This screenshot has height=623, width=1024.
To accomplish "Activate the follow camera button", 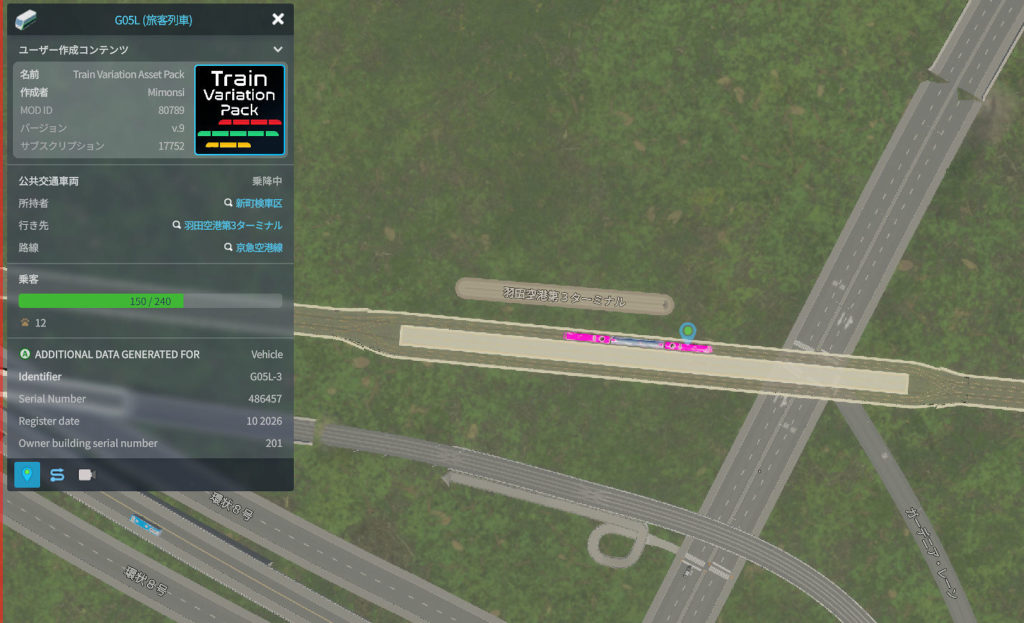I will (x=86, y=474).
